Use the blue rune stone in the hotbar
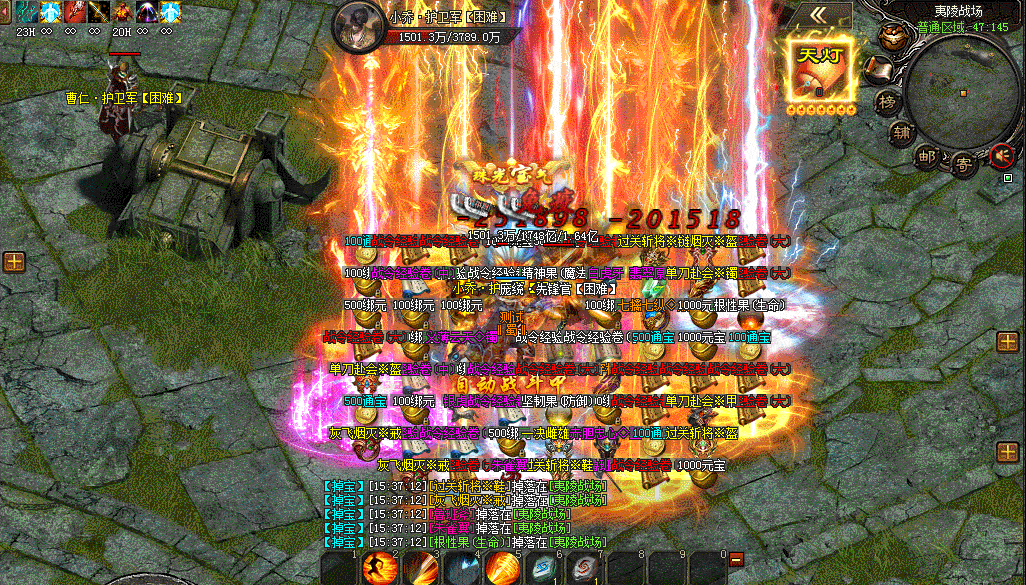1026x585 pixels. click(543, 568)
